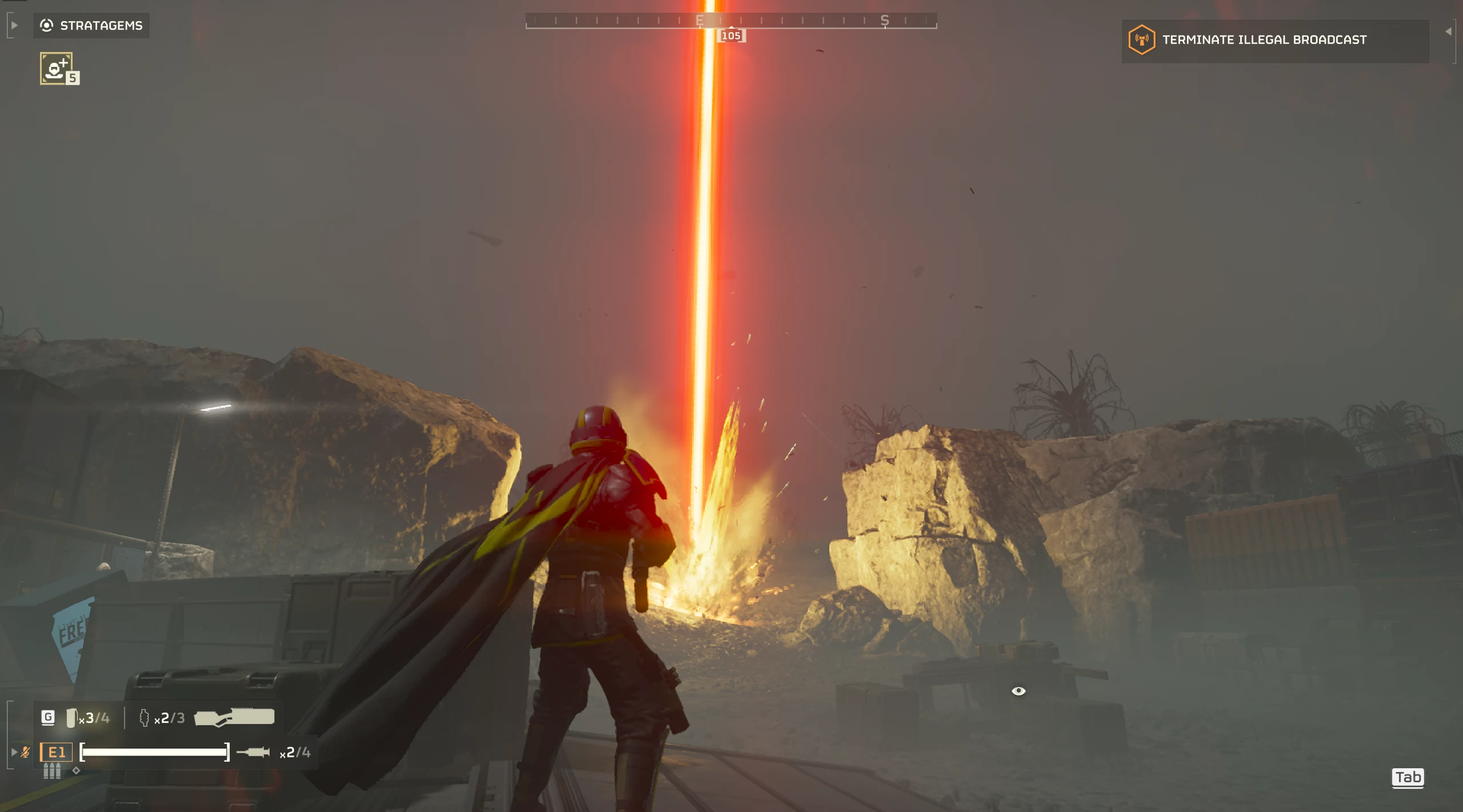The height and width of the screenshot is (812, 1463).
Task: Select the equipped weapon silhouette icon
Action: click(234, 717)
